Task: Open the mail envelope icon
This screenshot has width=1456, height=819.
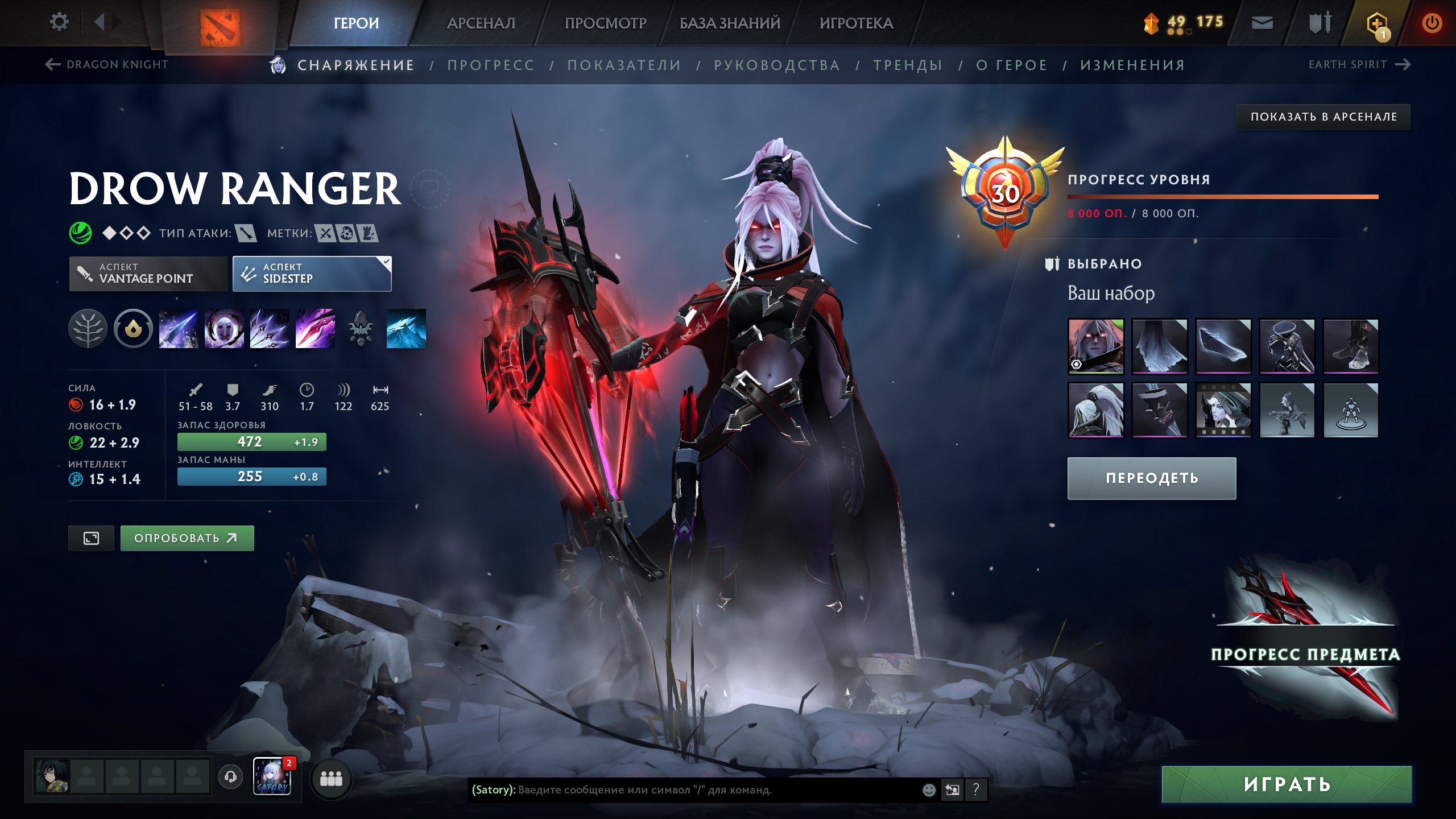Action: click(x=1262, y=23)
